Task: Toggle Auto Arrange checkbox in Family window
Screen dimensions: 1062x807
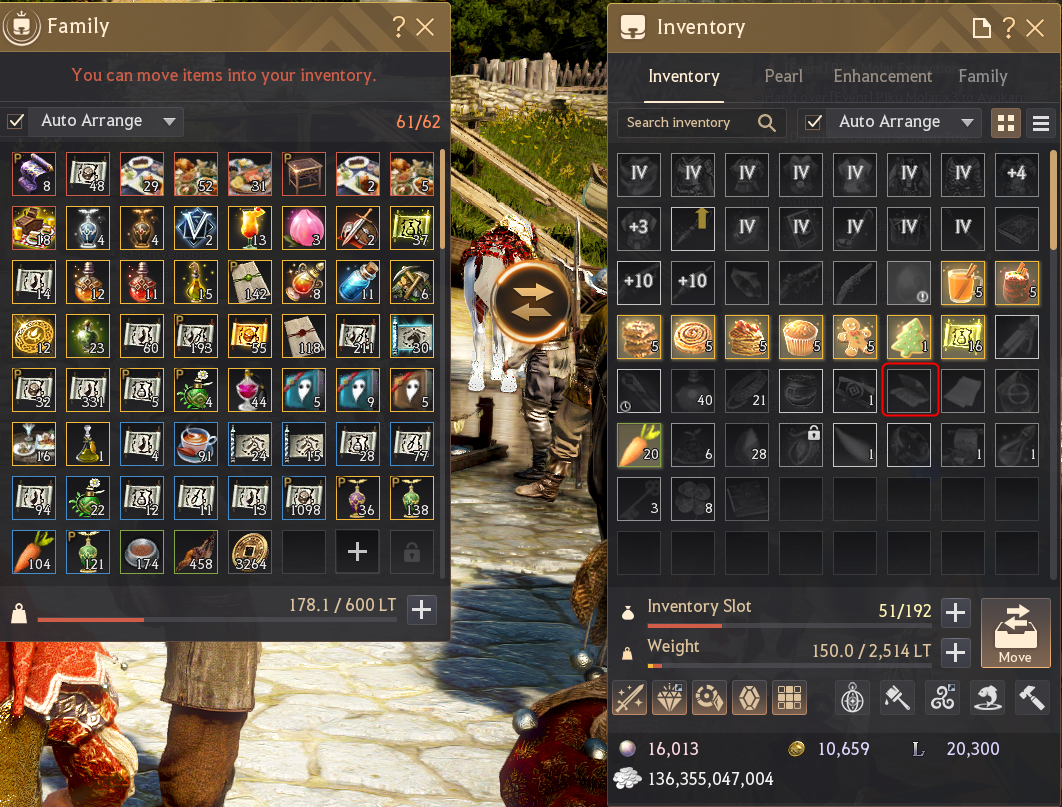Action: 15,121
